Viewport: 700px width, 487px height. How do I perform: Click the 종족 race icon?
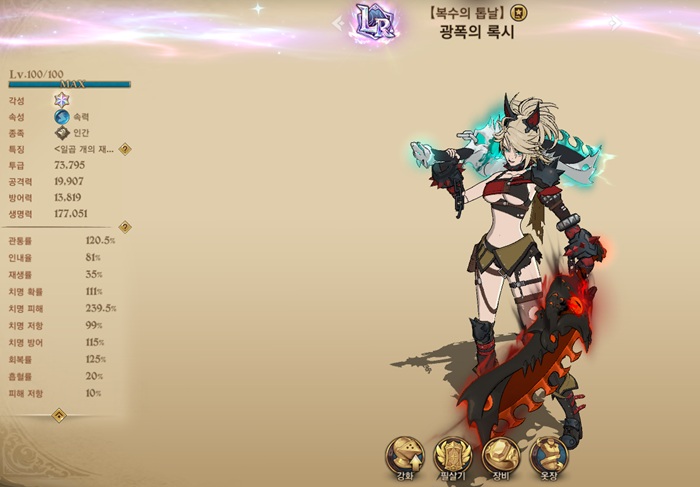pos(62,132)
